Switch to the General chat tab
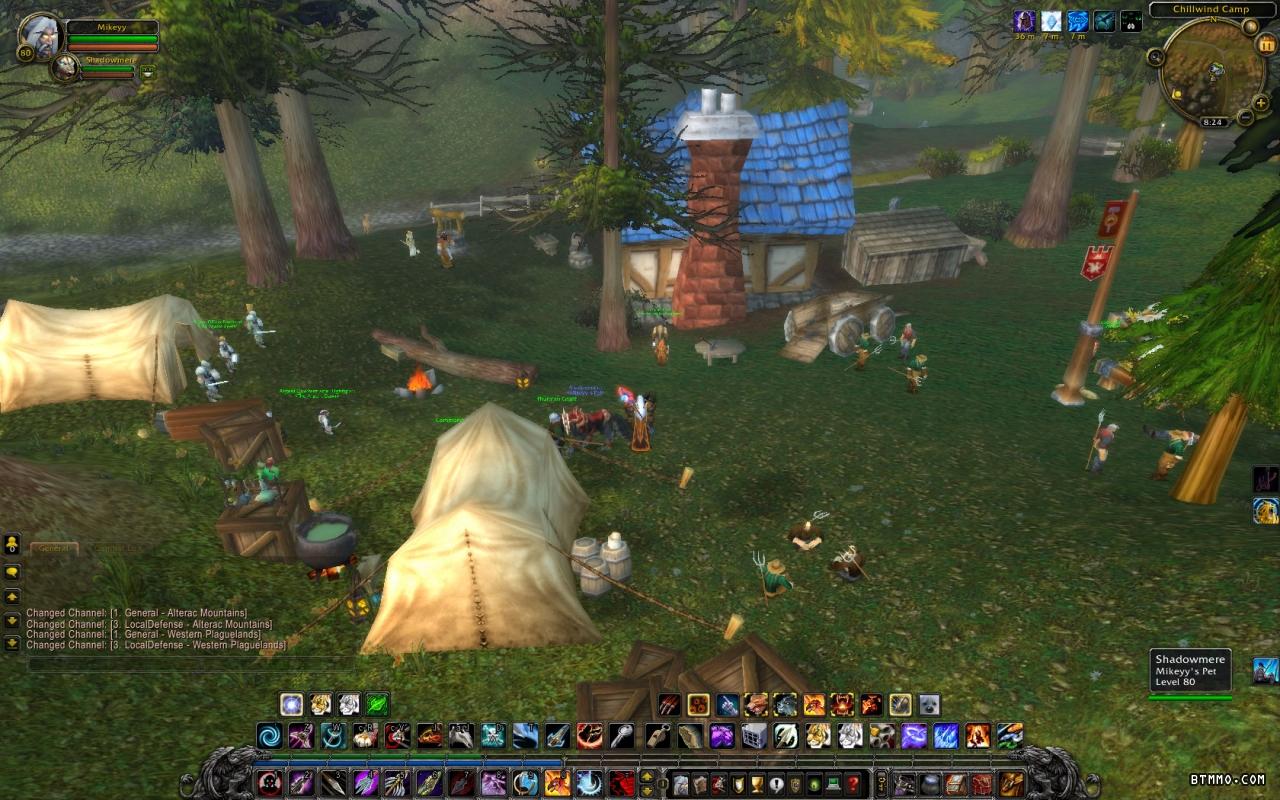The image size is (1280, 800). point(54,548)
